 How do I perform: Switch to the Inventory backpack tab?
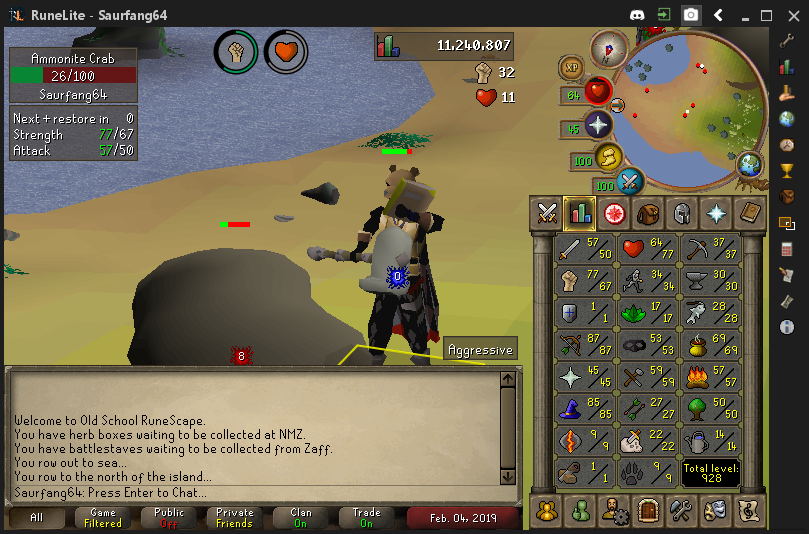(648, 212)
